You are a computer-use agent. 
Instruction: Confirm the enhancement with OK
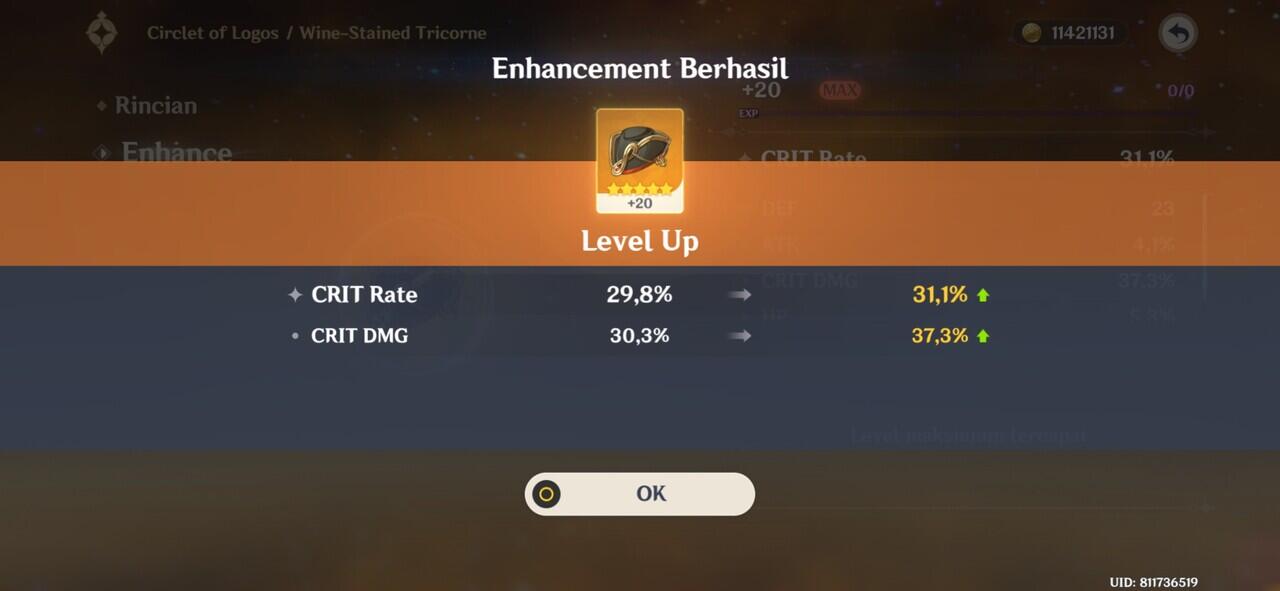tap(640, 494)
